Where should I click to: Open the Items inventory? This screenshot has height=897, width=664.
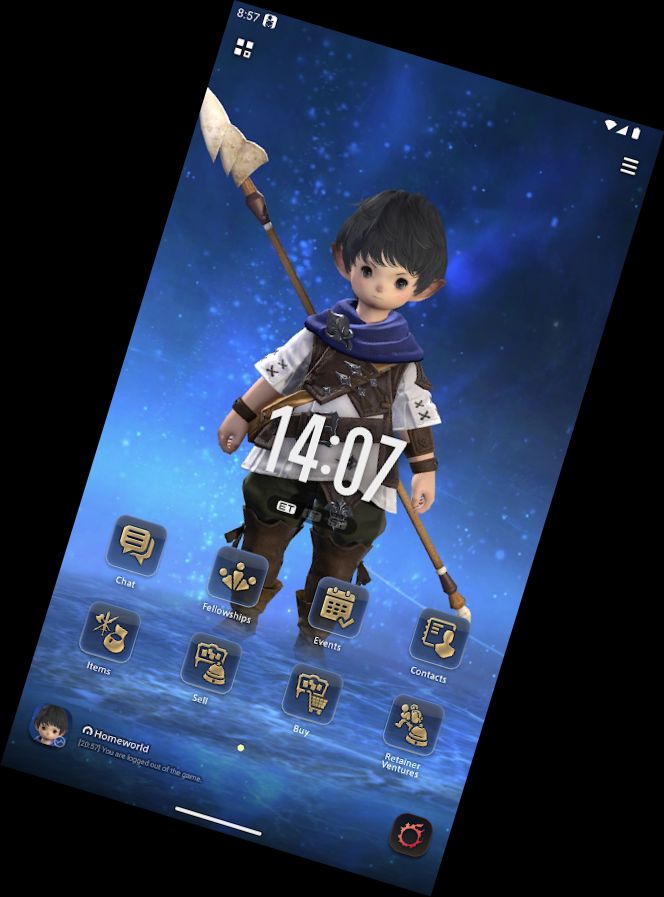pyautogui.click(x=111, y=631)
